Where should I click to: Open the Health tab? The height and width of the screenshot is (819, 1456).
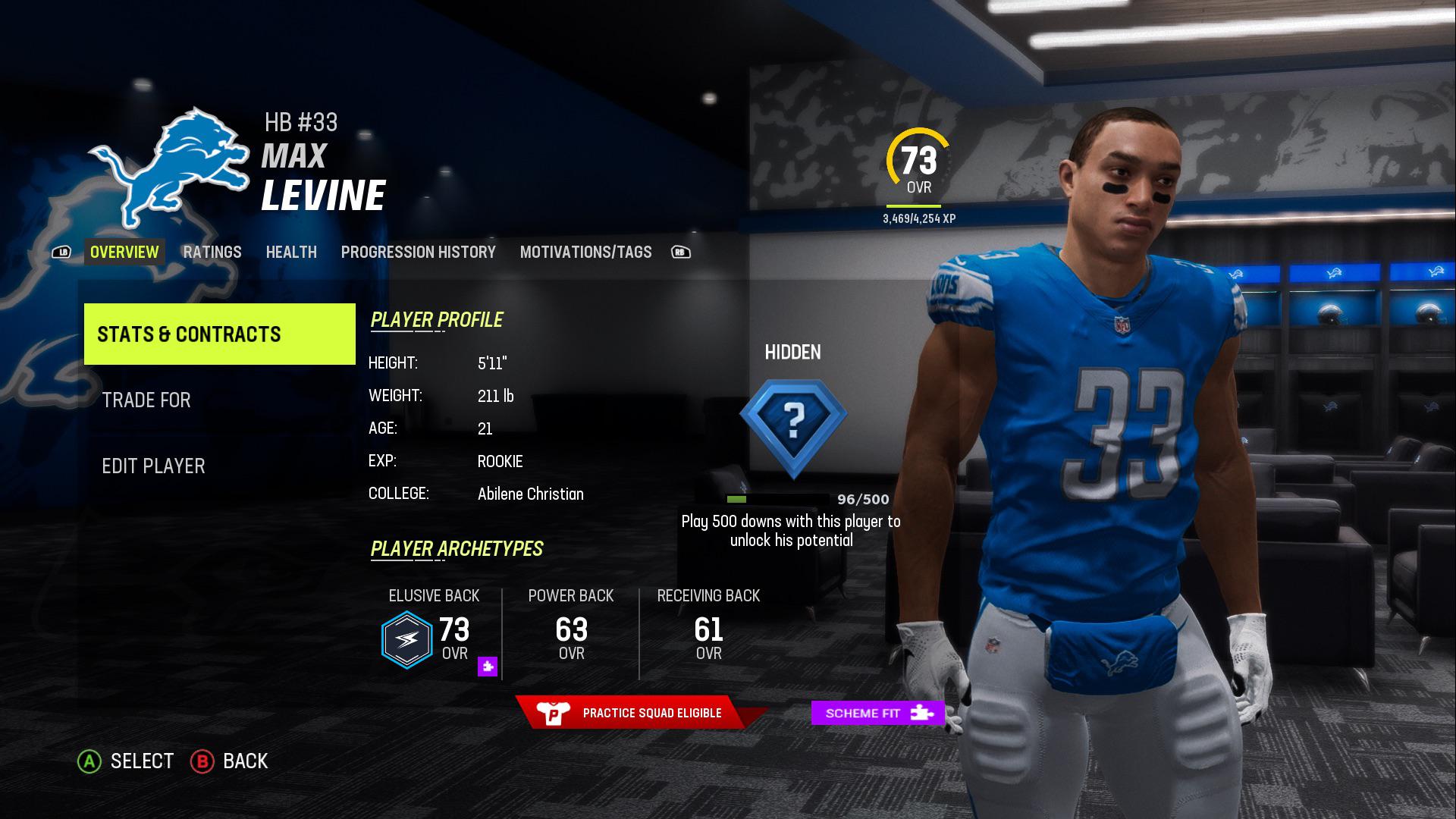tap(291, 252)
